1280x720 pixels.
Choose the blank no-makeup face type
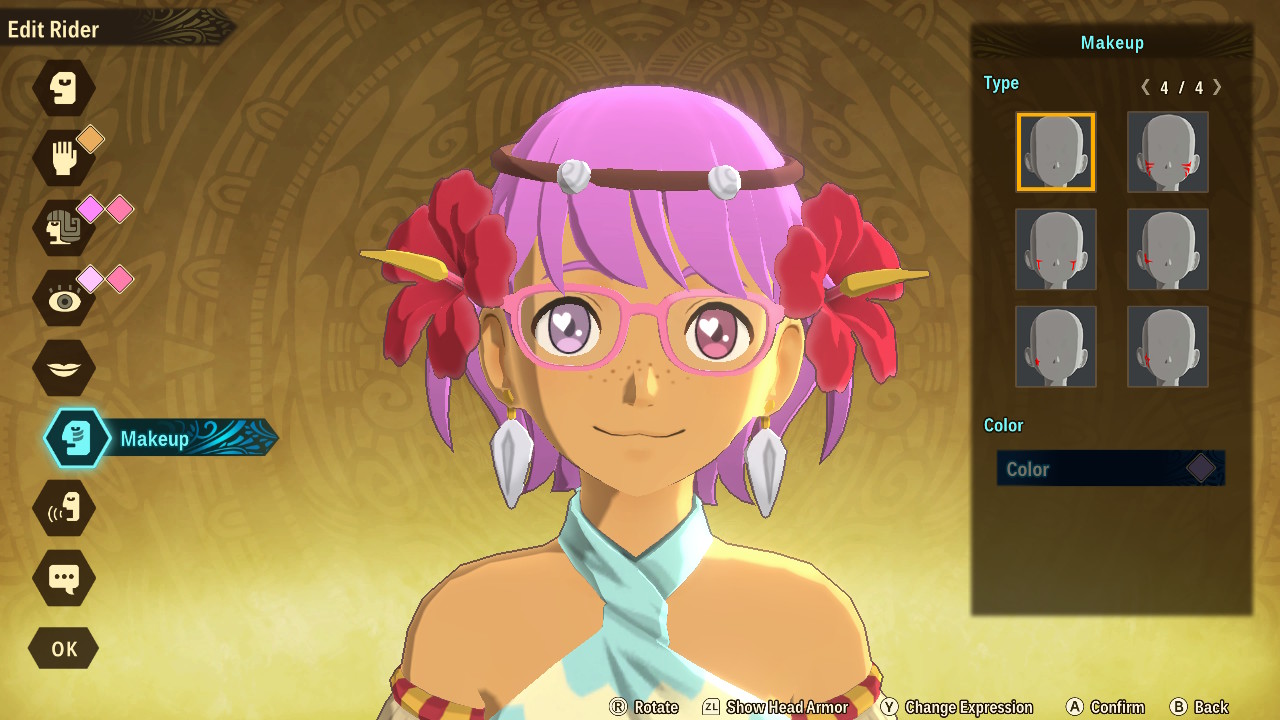coord(1056,152)
